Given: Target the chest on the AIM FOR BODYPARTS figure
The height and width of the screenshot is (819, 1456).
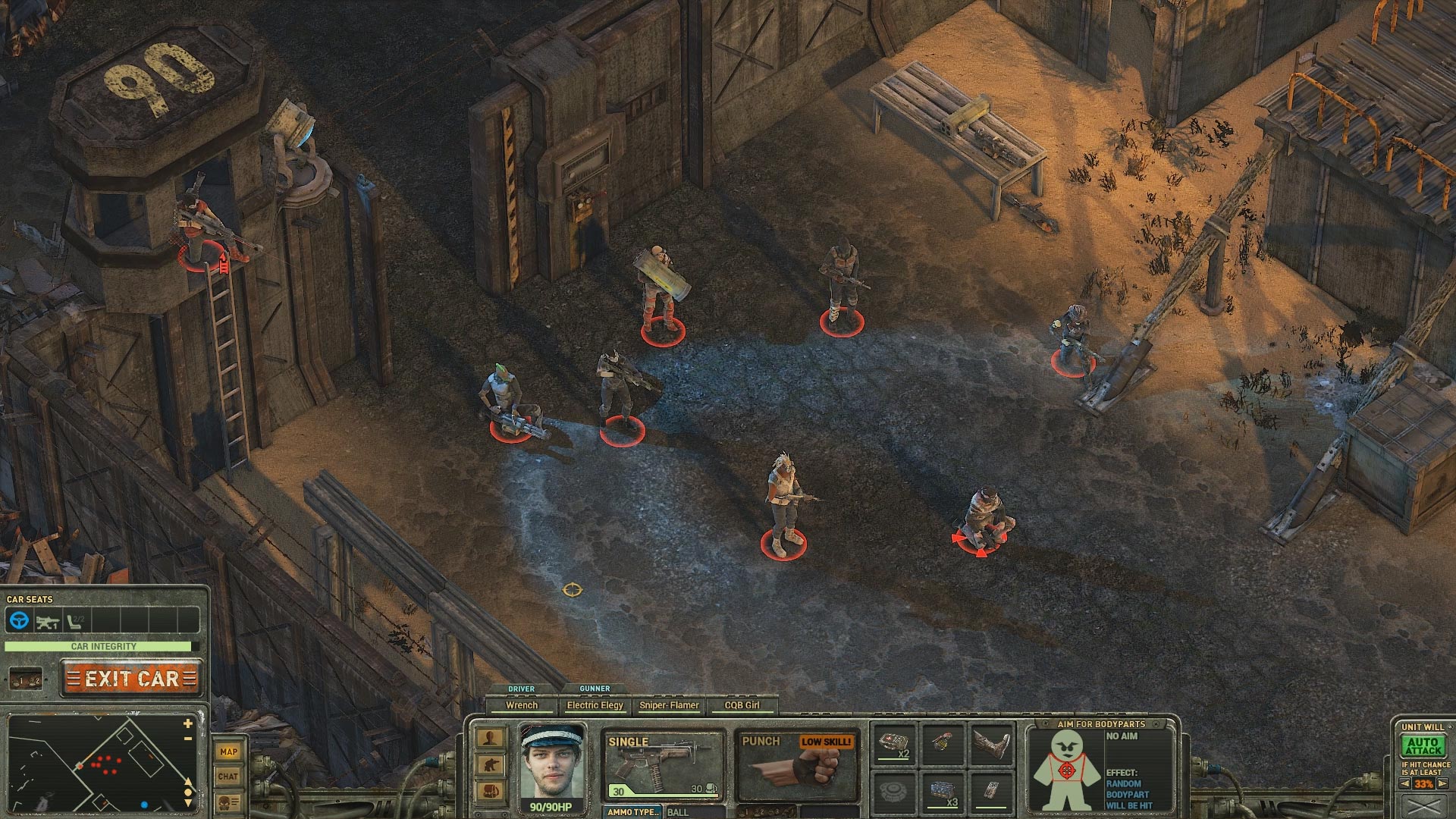Looking at the screenshot, I should point(1066,770).
